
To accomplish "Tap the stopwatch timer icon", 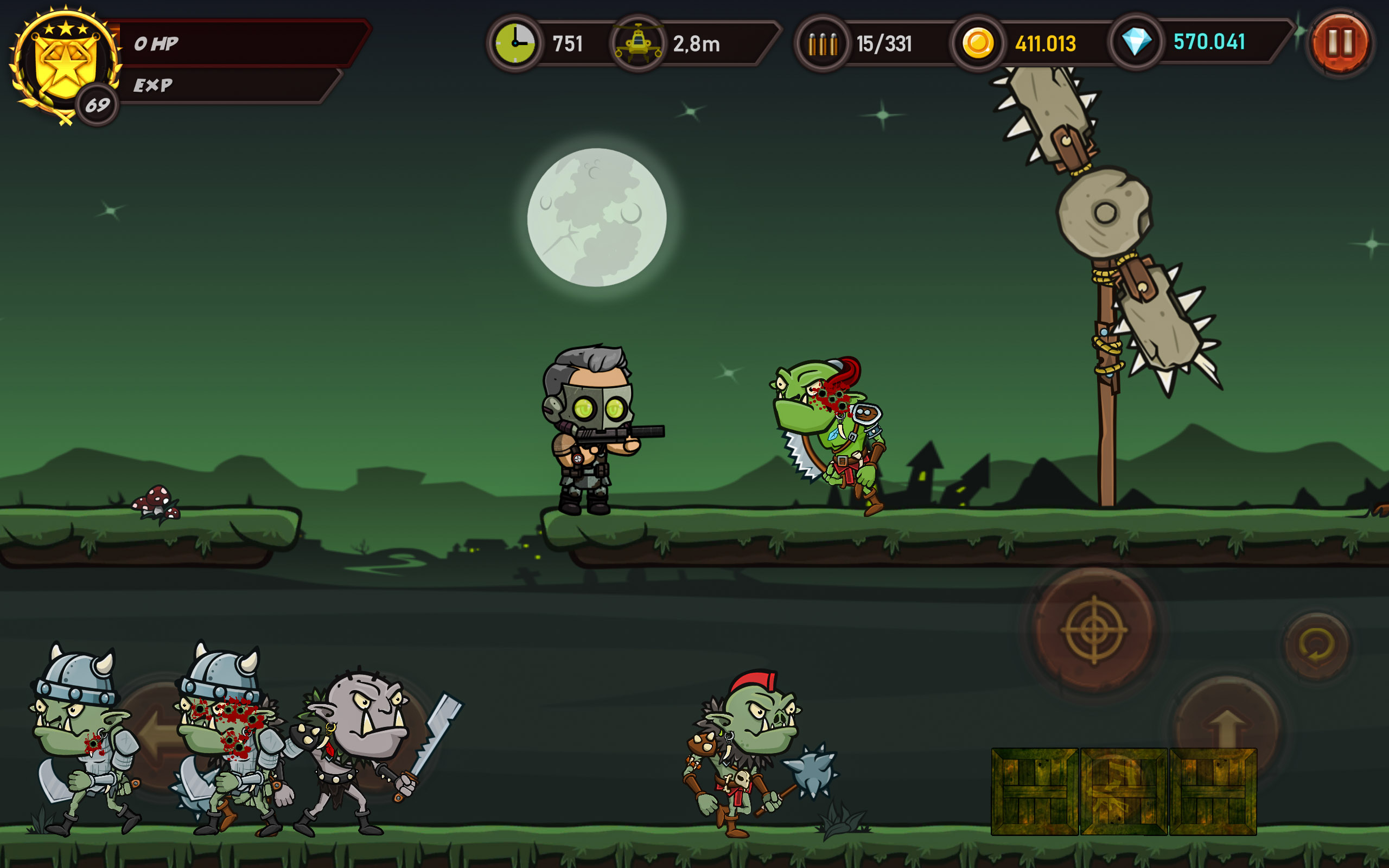I will click(x=515, y=42).
